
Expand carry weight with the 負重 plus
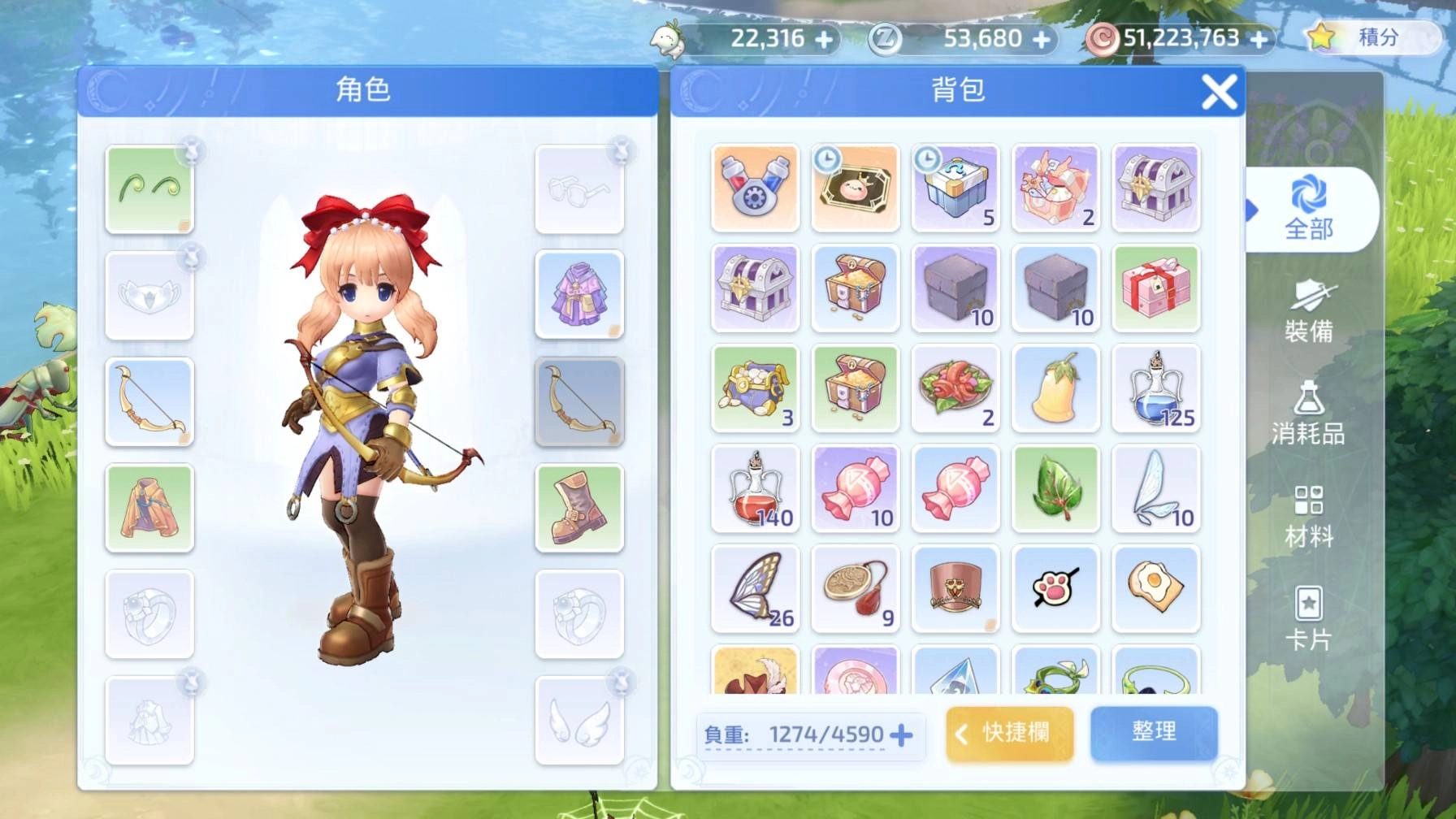pyautogui.click(x=901, y=735)
